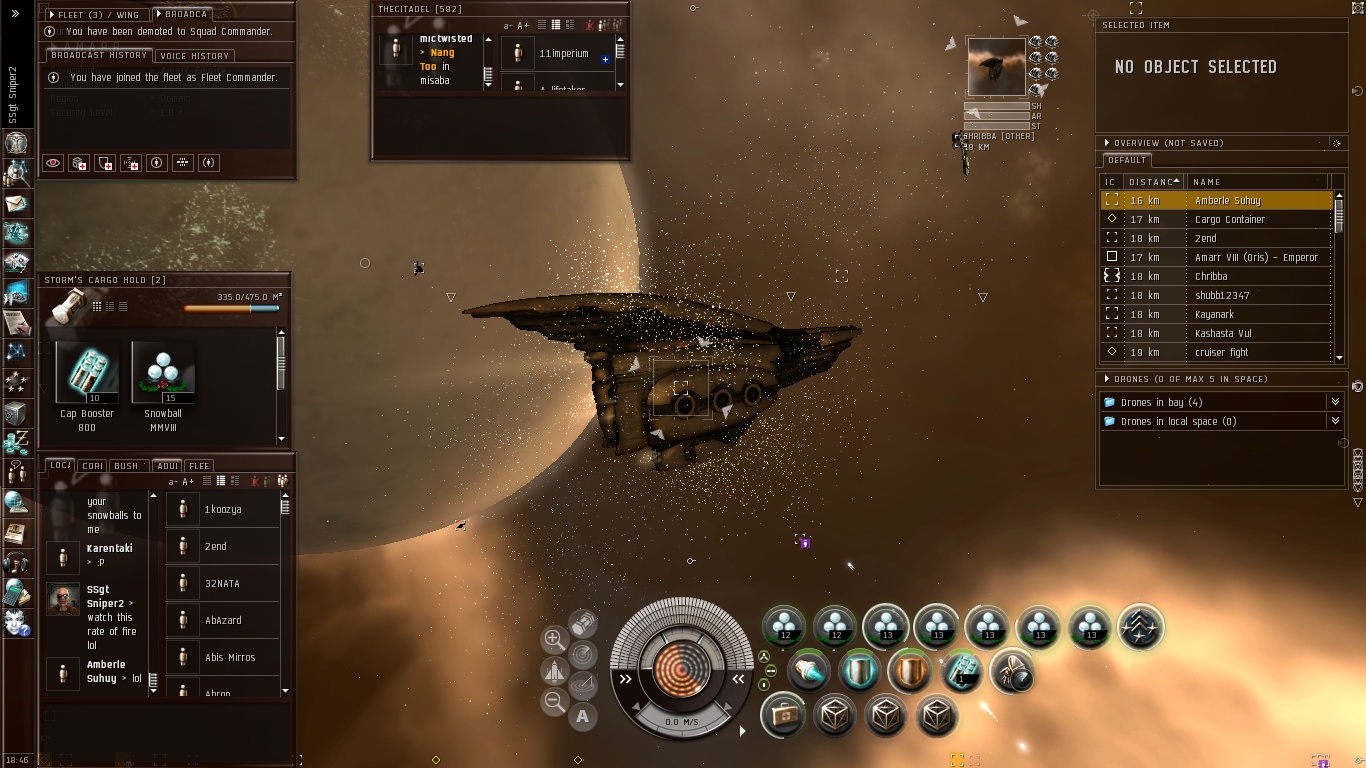Screen dimensions: 1366x768
Task: Activate the cap booster module with charge 1
Action: tap(962, 672)
